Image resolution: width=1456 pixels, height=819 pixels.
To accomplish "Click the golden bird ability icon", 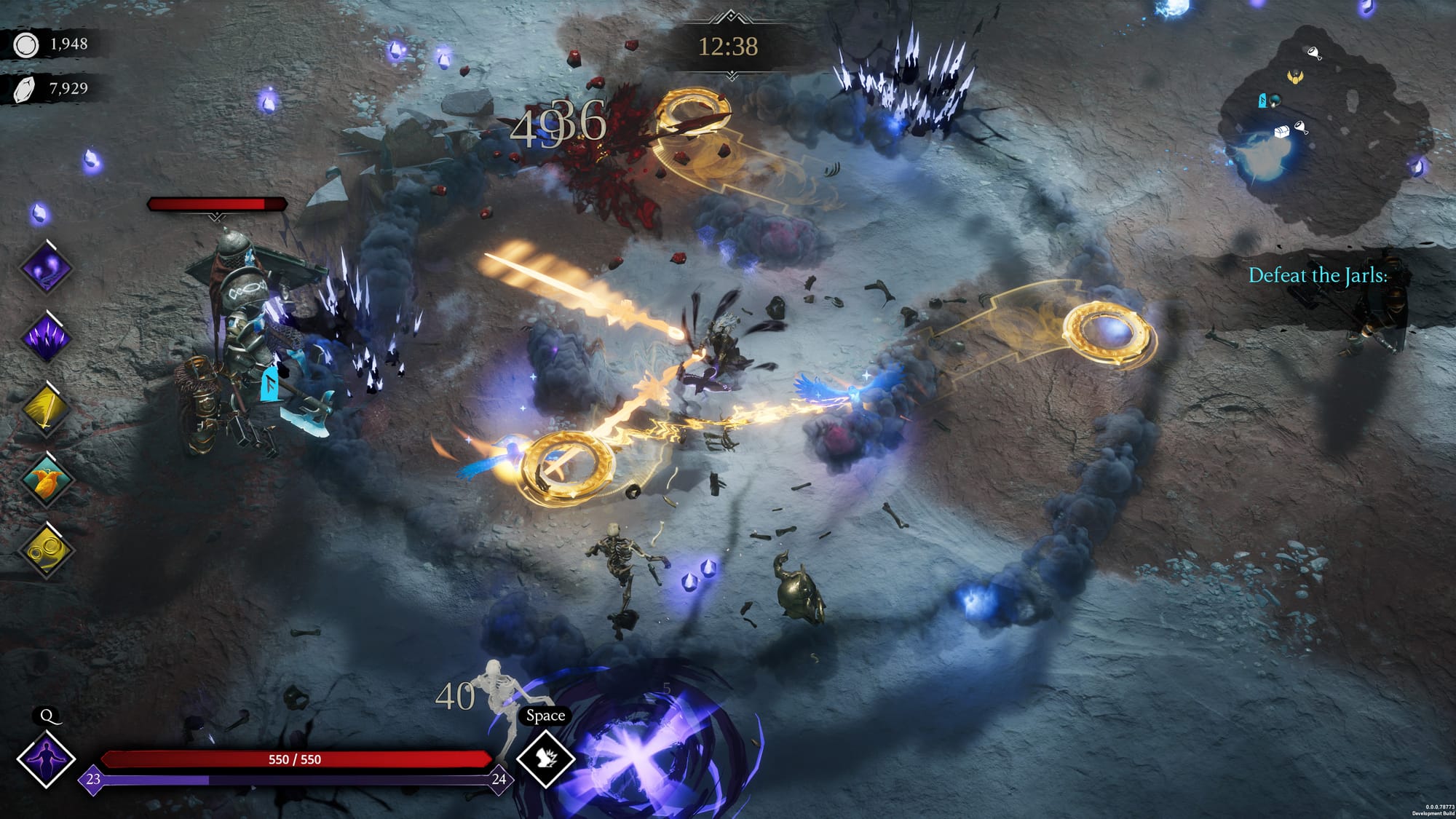I will coord(46,480).
